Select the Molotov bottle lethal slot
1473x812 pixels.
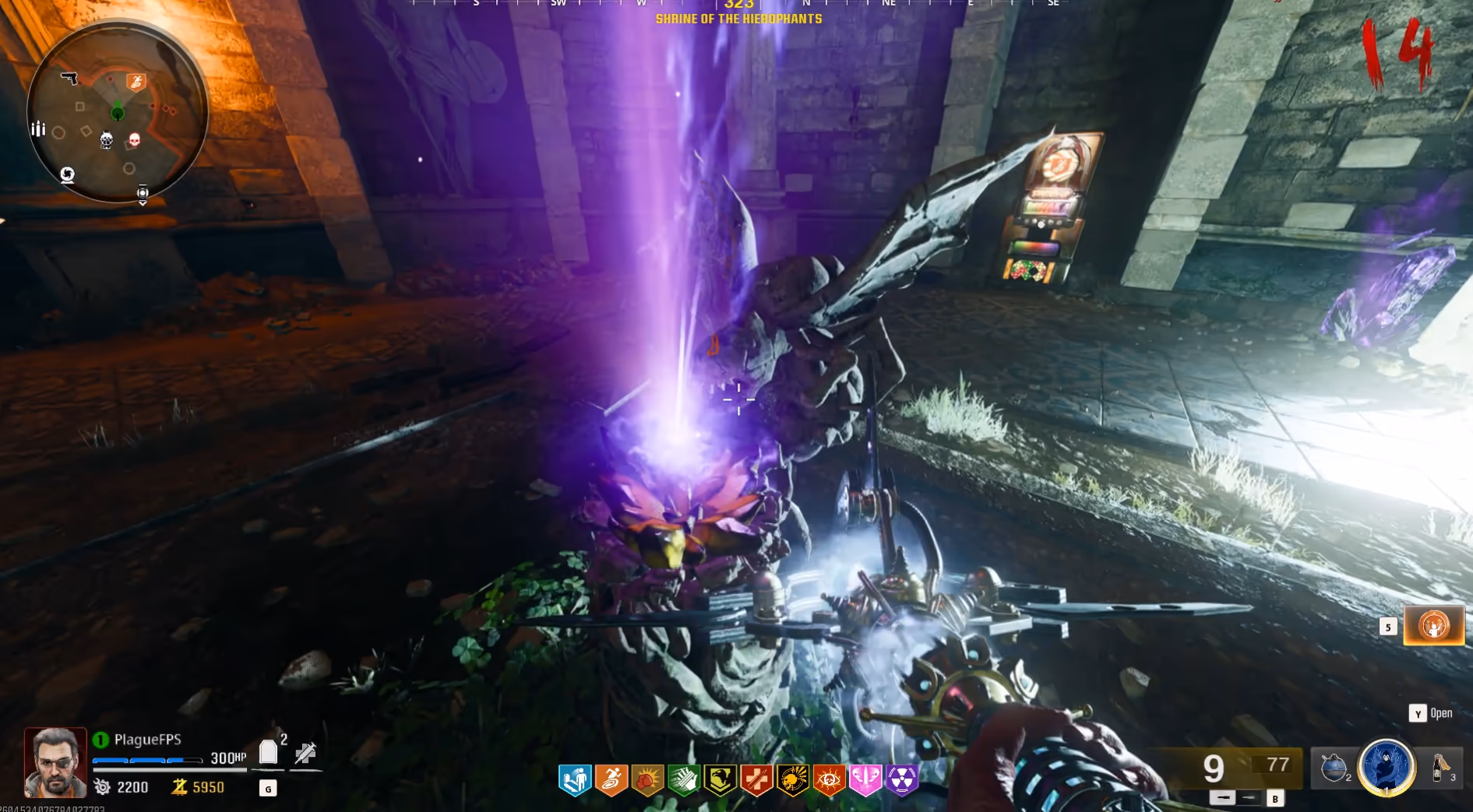tap(1440, 768)
